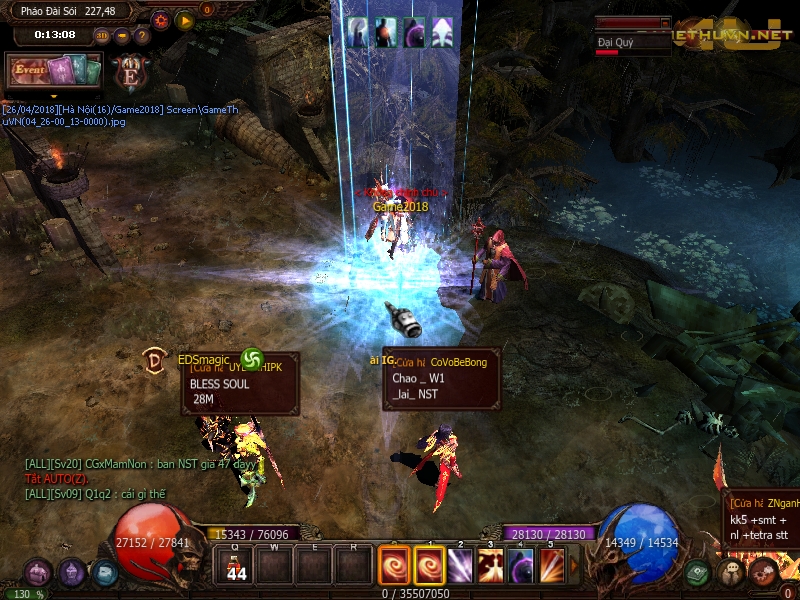Use the purple orb skill in slot 4
800x600 pixels.
click(522, 566)
